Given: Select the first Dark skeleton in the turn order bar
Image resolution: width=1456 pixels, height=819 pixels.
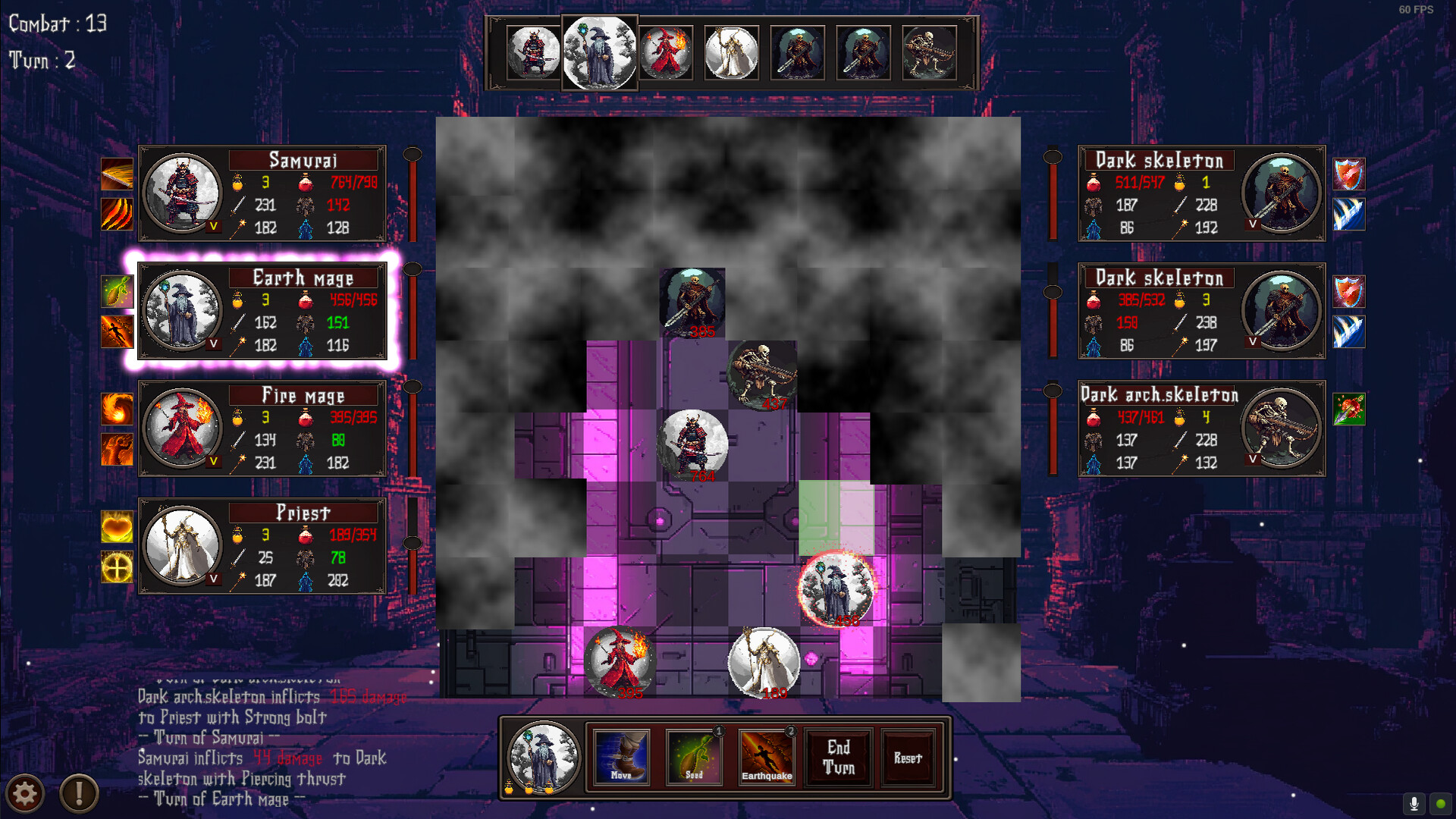Looking at the screenshot, I should click(x=798, y=53).
